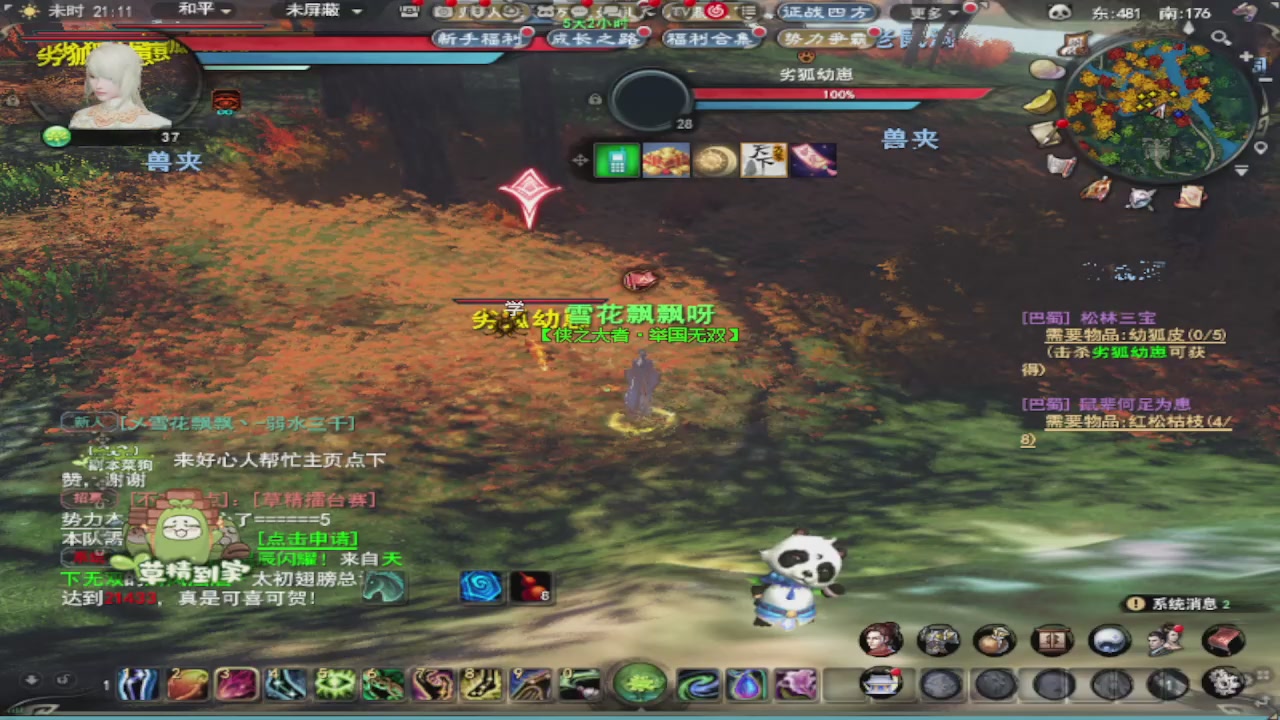The image size is (1280, 720).
Task: Click the minimap zoom-in plus control
Action: (x=1245, y=57)
